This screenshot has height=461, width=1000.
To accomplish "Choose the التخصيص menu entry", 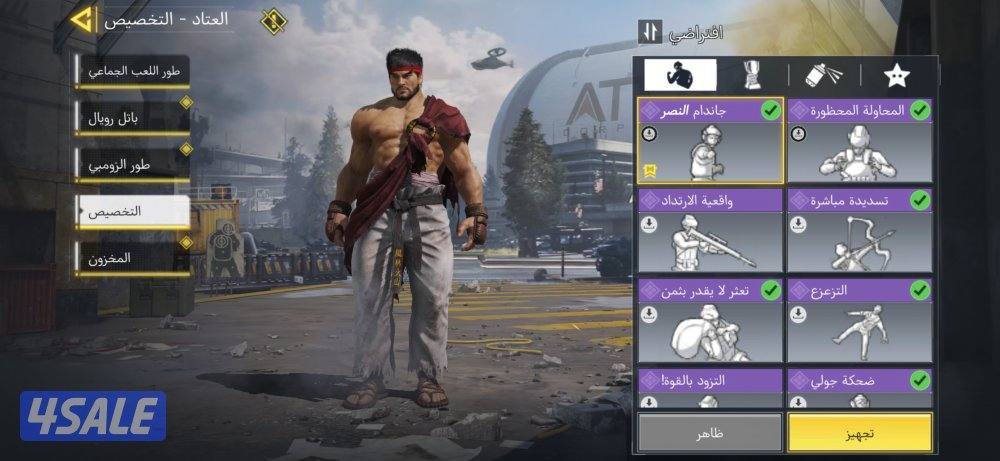I will click(x=133, y=212).
